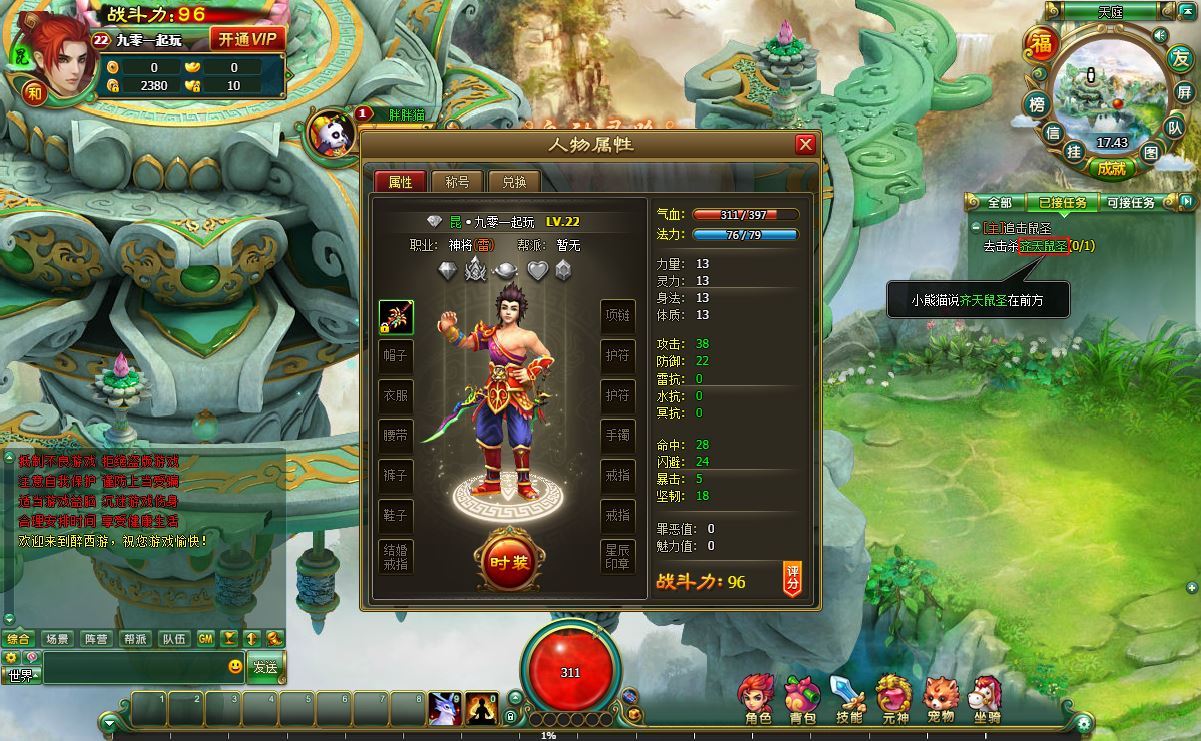
Task: Send the chat message with 发送
Action: pos(265,666)
